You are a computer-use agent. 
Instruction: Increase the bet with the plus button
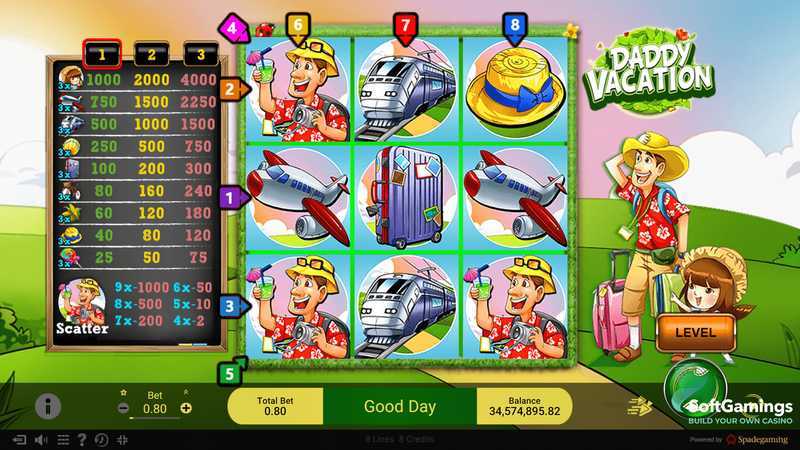(186, 408)
